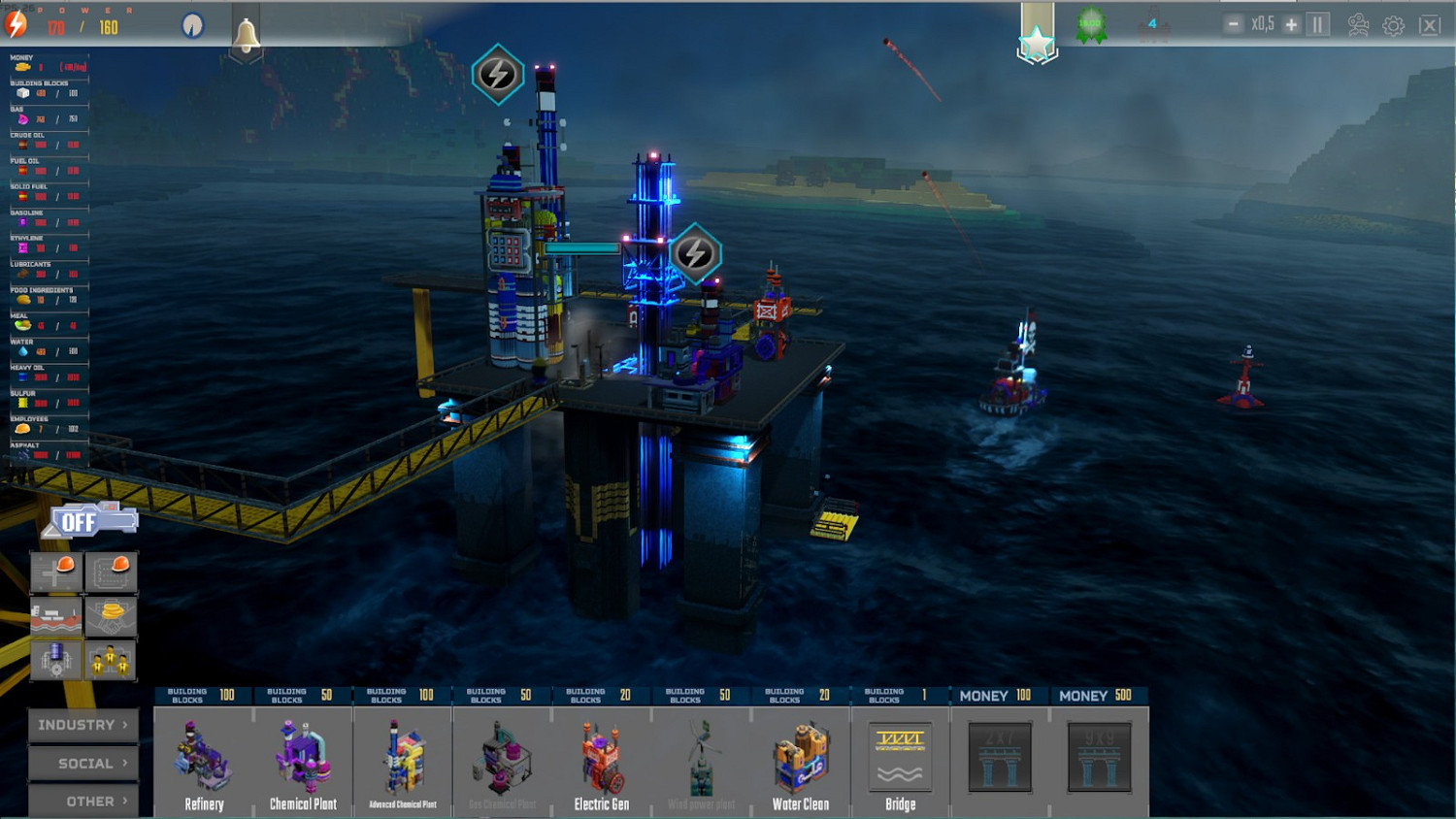Click the cyan construction progress bar
This screenshot has height=819, width=1456.
[582, 248]
